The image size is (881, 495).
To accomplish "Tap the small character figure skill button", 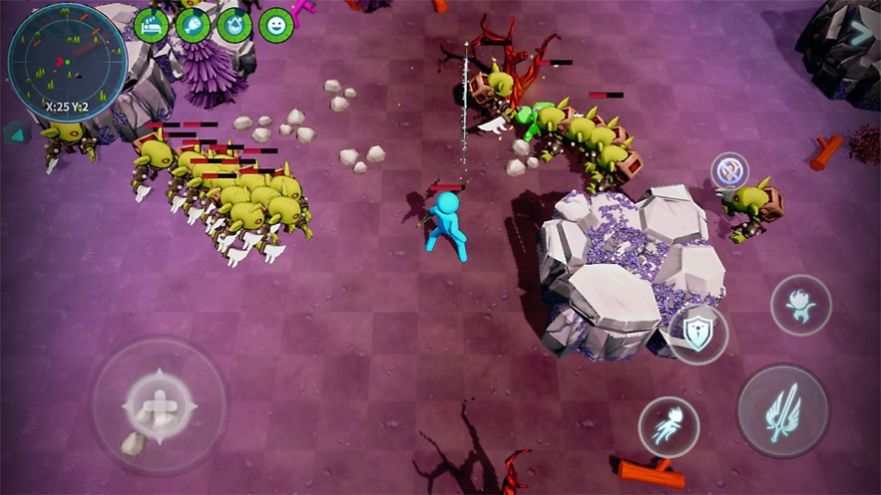I will click(x=800, y=305).
